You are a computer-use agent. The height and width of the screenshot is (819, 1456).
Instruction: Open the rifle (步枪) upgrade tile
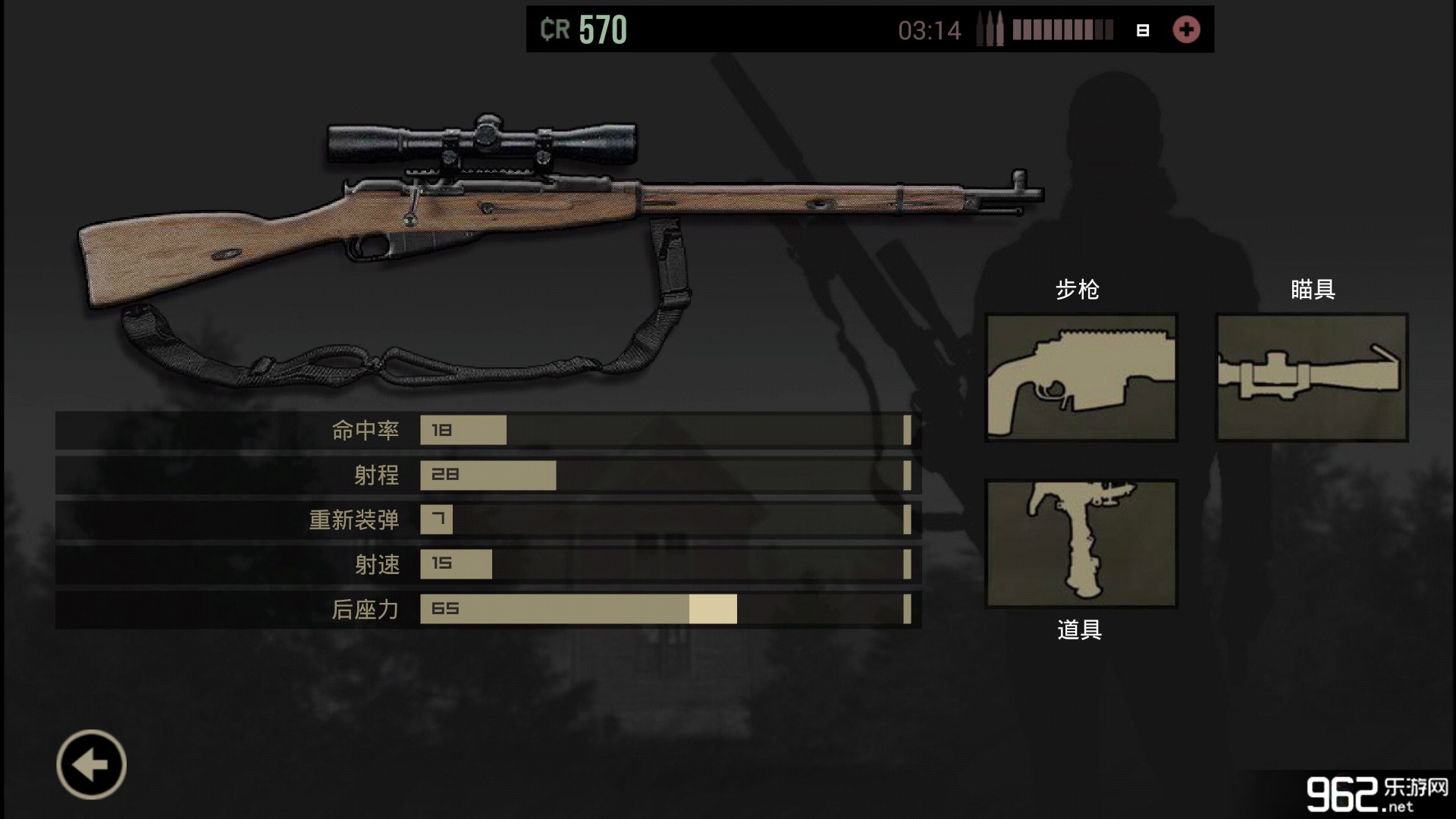(1081, 377)
